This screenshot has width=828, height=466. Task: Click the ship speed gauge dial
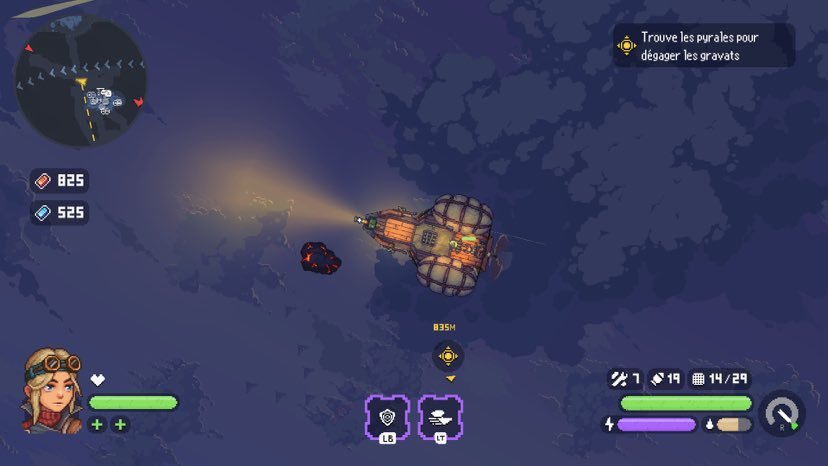tap(782, 413)
